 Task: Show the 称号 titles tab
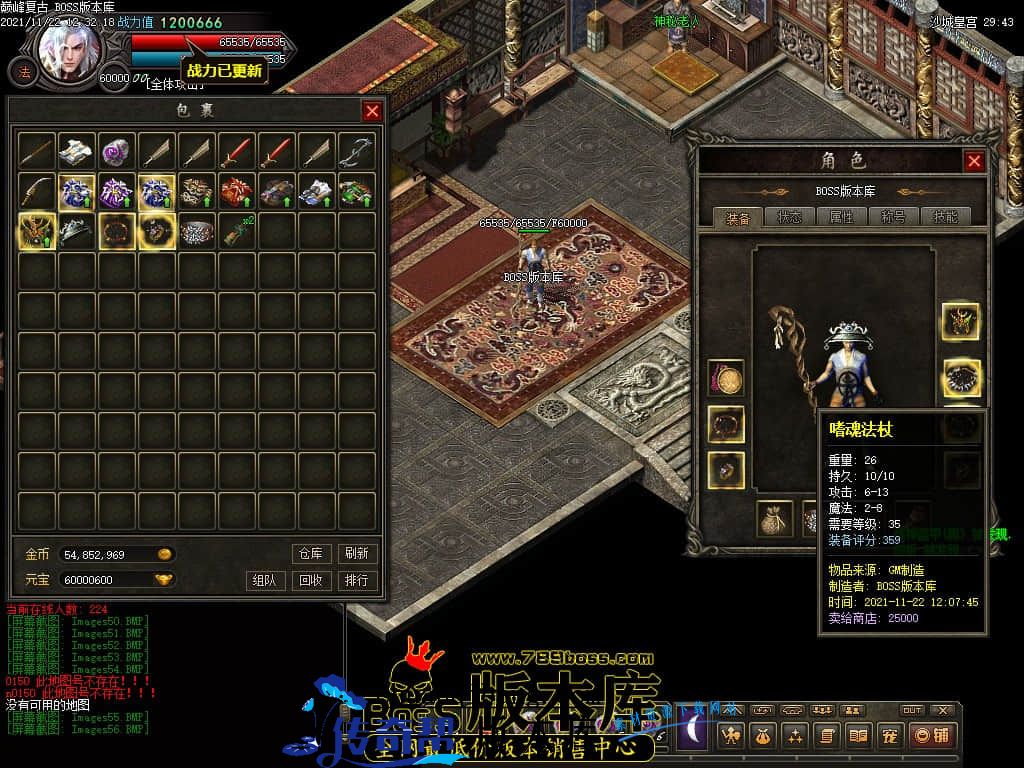(x=893, y=217)
